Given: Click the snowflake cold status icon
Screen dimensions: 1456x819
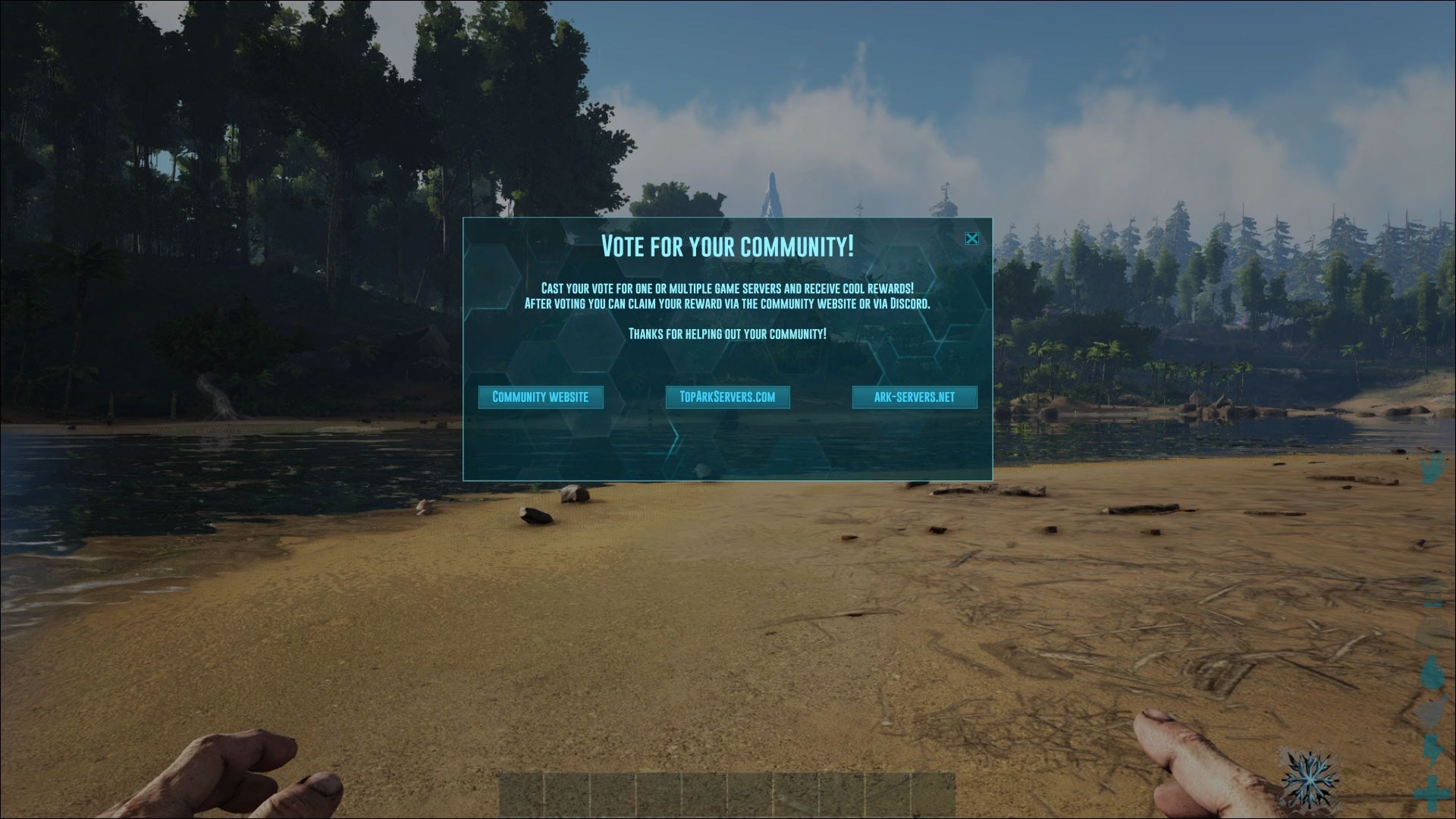Looking at the screenshot, I should click(x=1310, y=780).
